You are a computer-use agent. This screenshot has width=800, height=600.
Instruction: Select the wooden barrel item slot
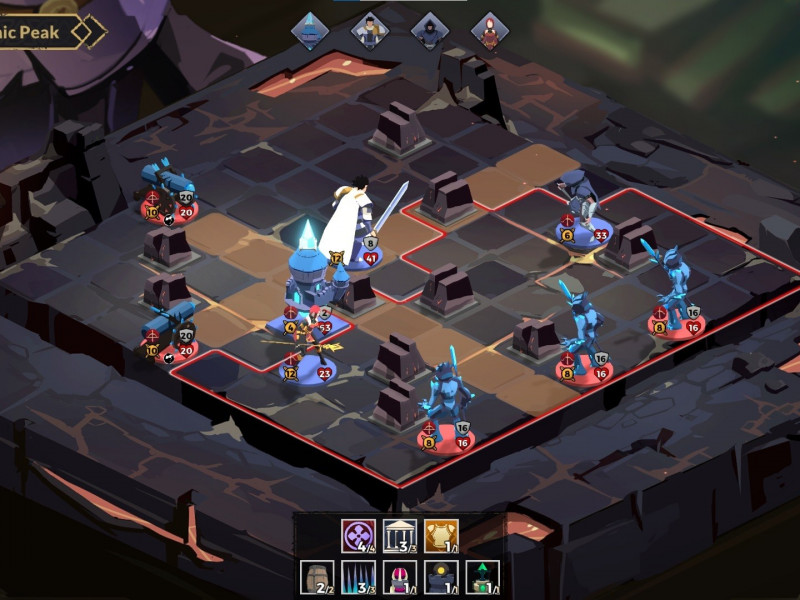pyautogui.click(x=316, y=577)
